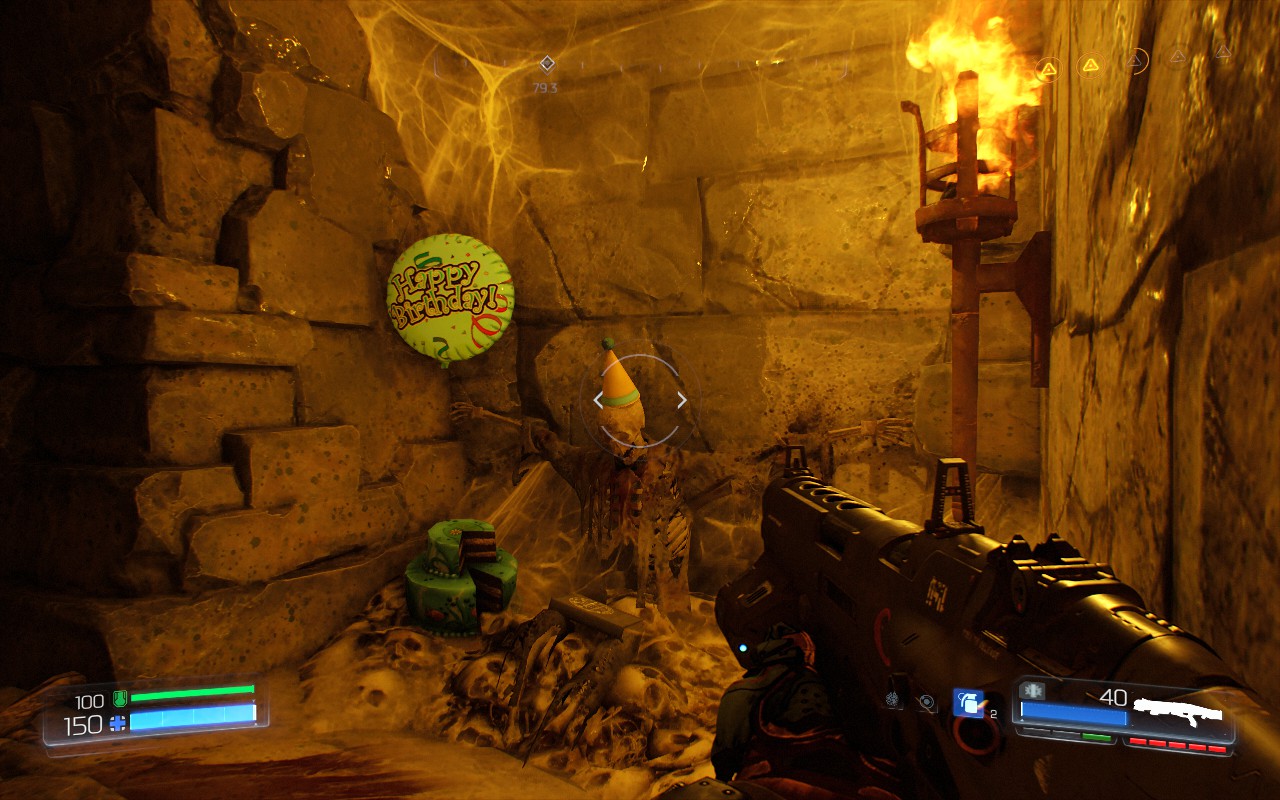Image resolution: width=1280 pixels, height=800 pixels.
Task: Select the weapon mod icon above the blue bar
Action: point(1033,691)
